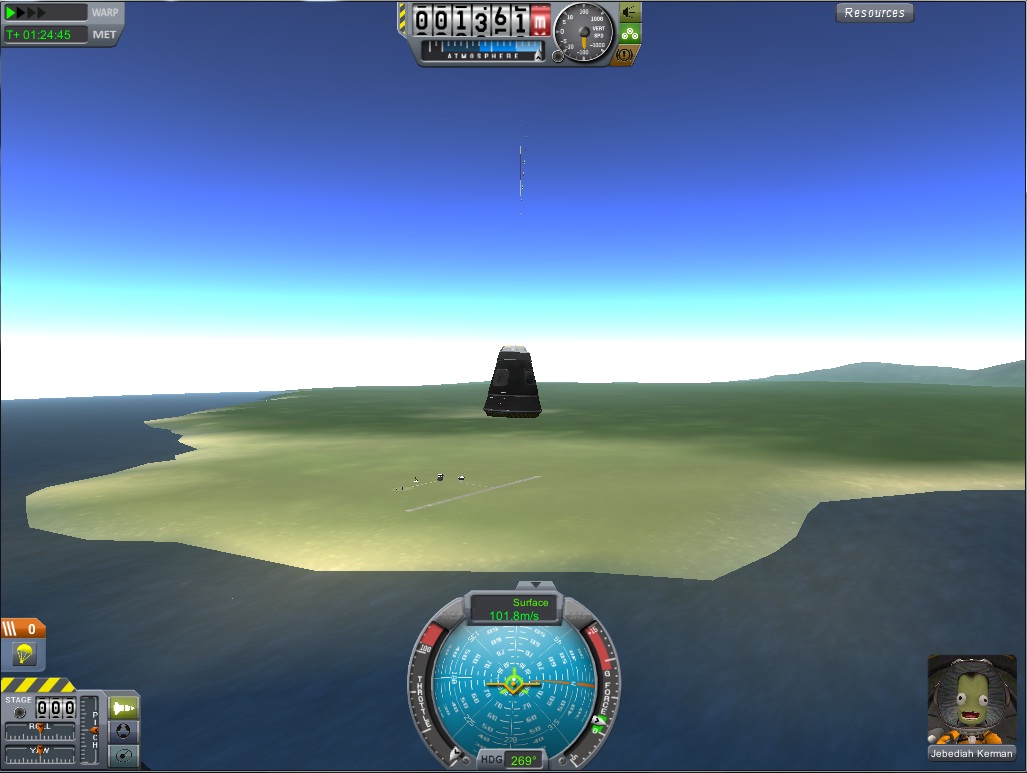The image size is (1027, 773).
Task: Switch to staging mode with the rocket button
Action: [x=124, y=708]
